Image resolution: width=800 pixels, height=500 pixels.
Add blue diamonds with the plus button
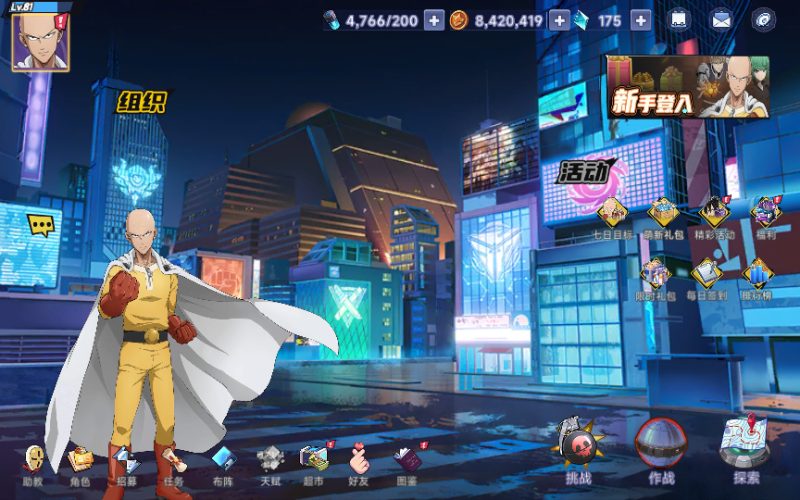click(640, 20)
